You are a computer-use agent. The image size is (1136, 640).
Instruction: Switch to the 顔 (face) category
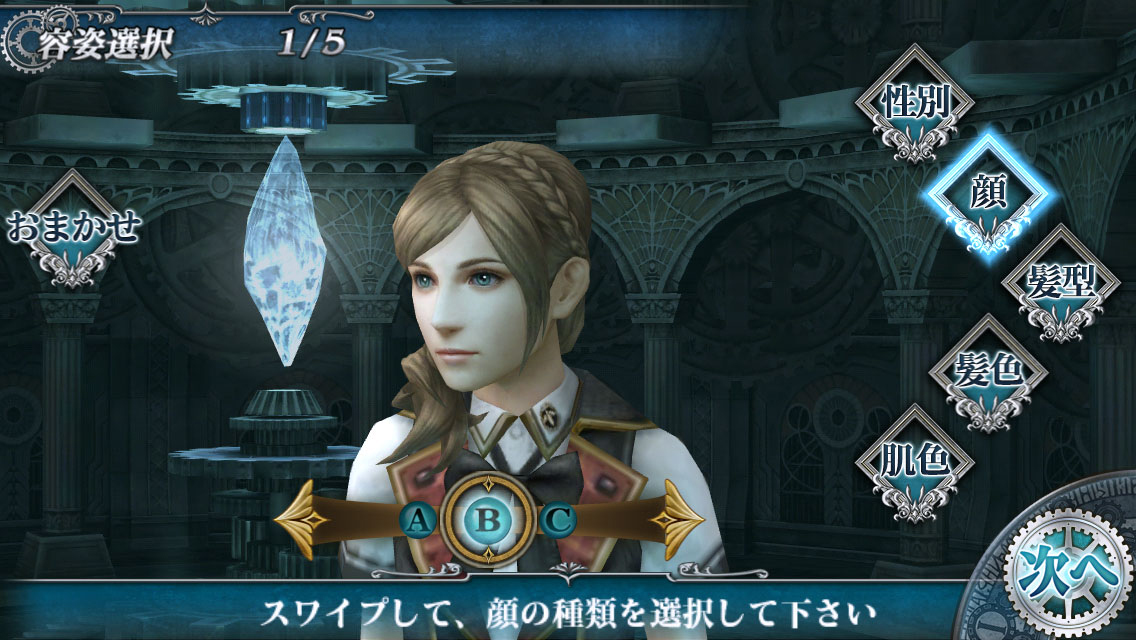click(988, 192)
